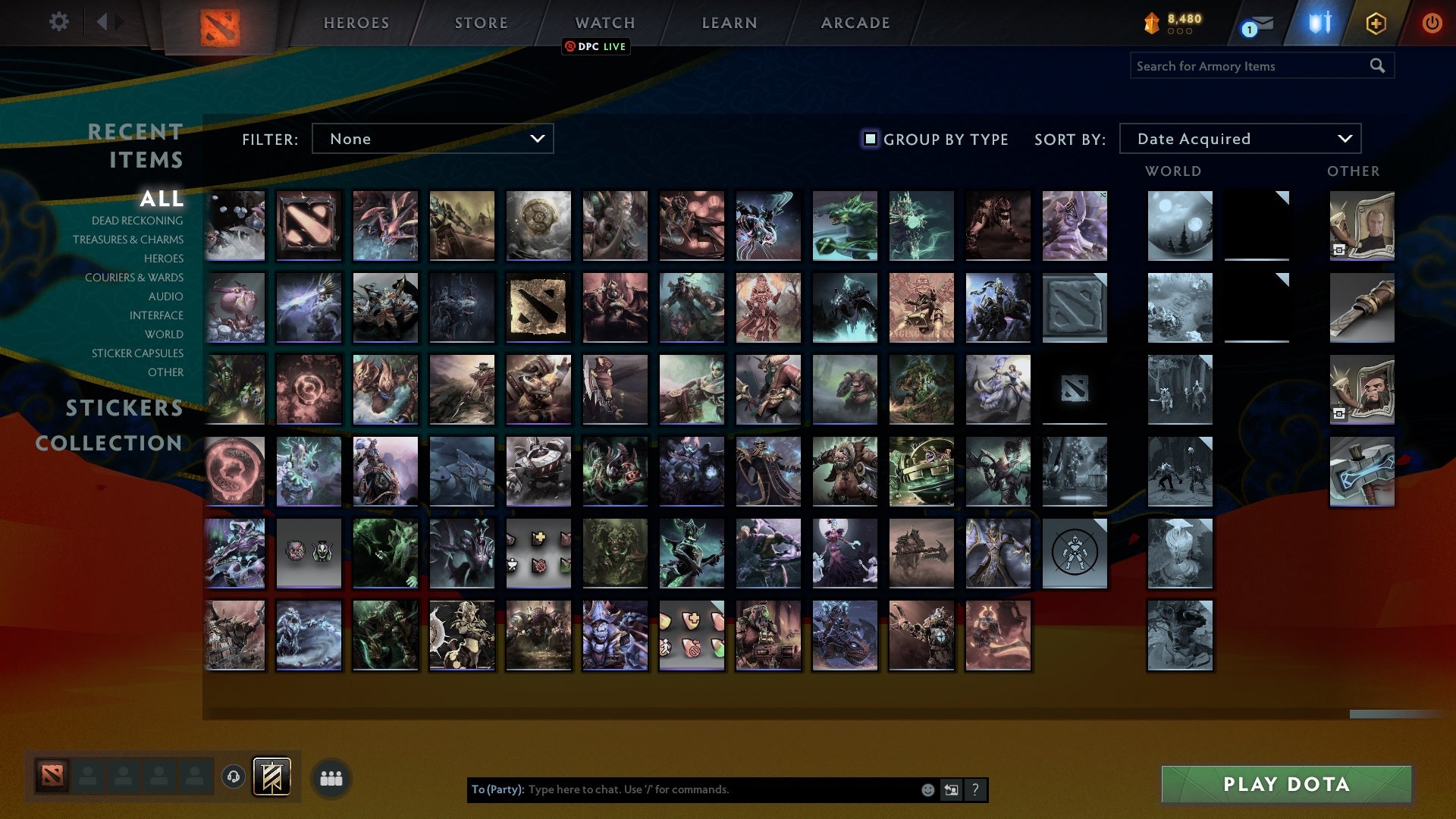The height and width of the screenshot is (819, 1456).
Task: Switch to the ARCADE tab
Action: 855,23
